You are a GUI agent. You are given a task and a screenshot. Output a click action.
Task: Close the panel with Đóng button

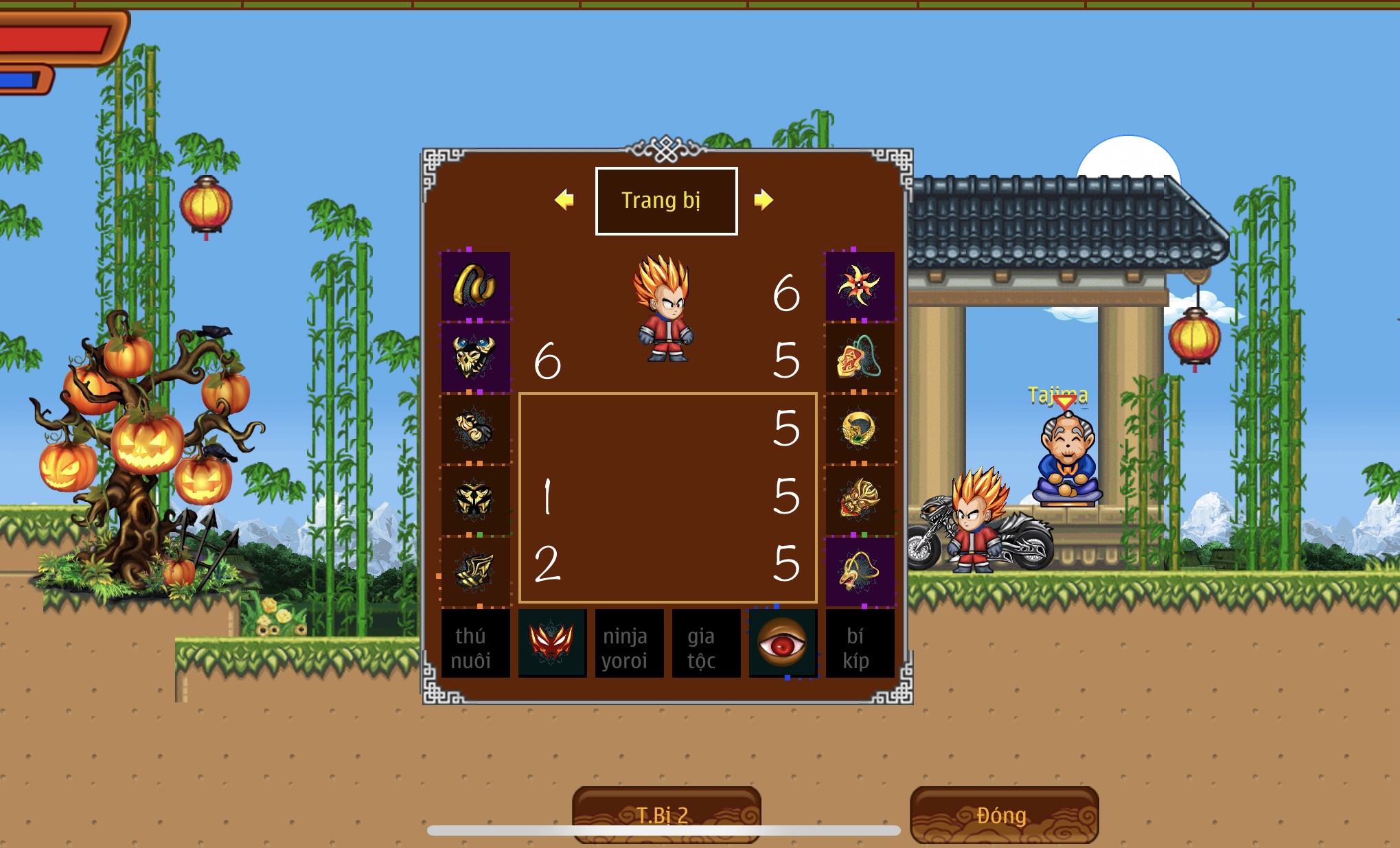(1004, 814)
